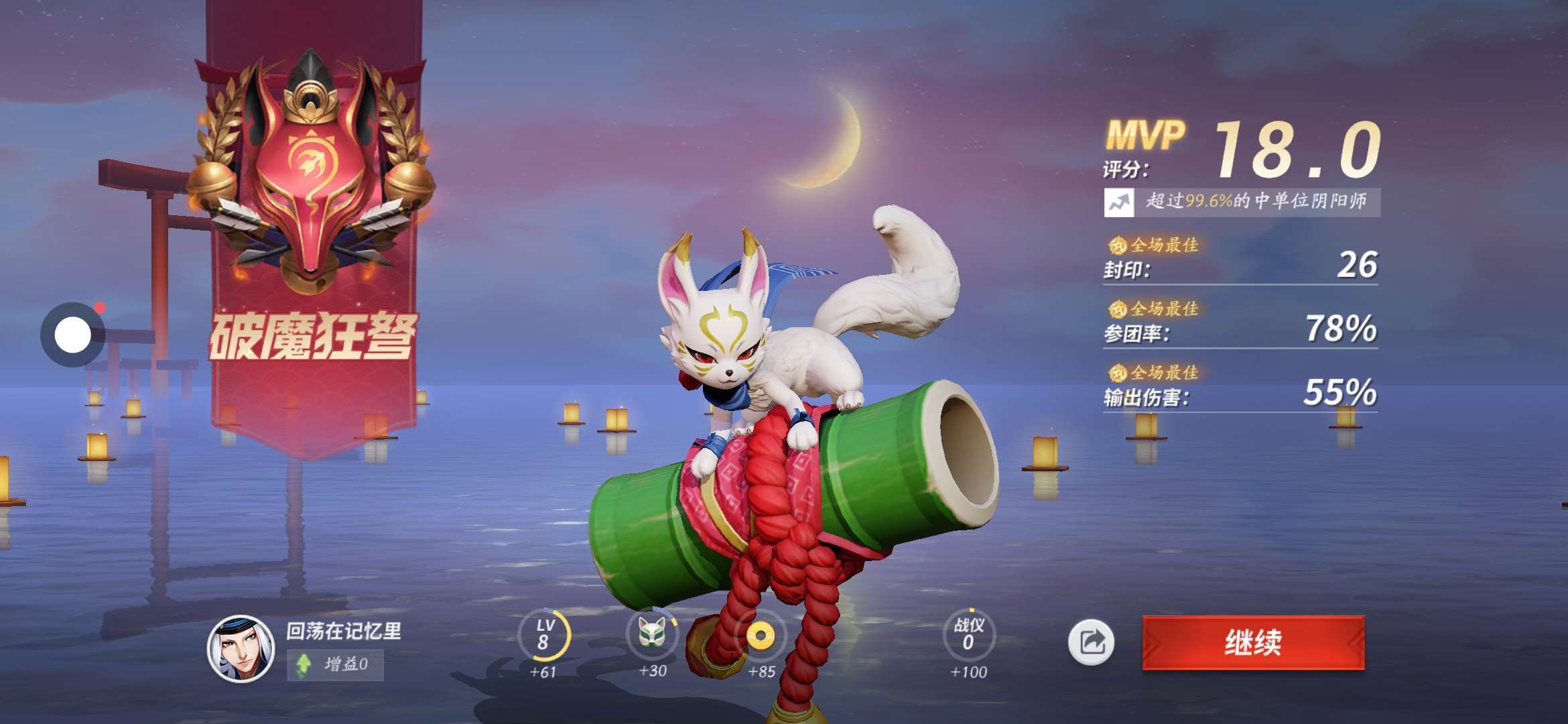Select the fox mask reward icon
Image resolution: width=1568 pixels, height=724 pixels.
pos(651,633)
